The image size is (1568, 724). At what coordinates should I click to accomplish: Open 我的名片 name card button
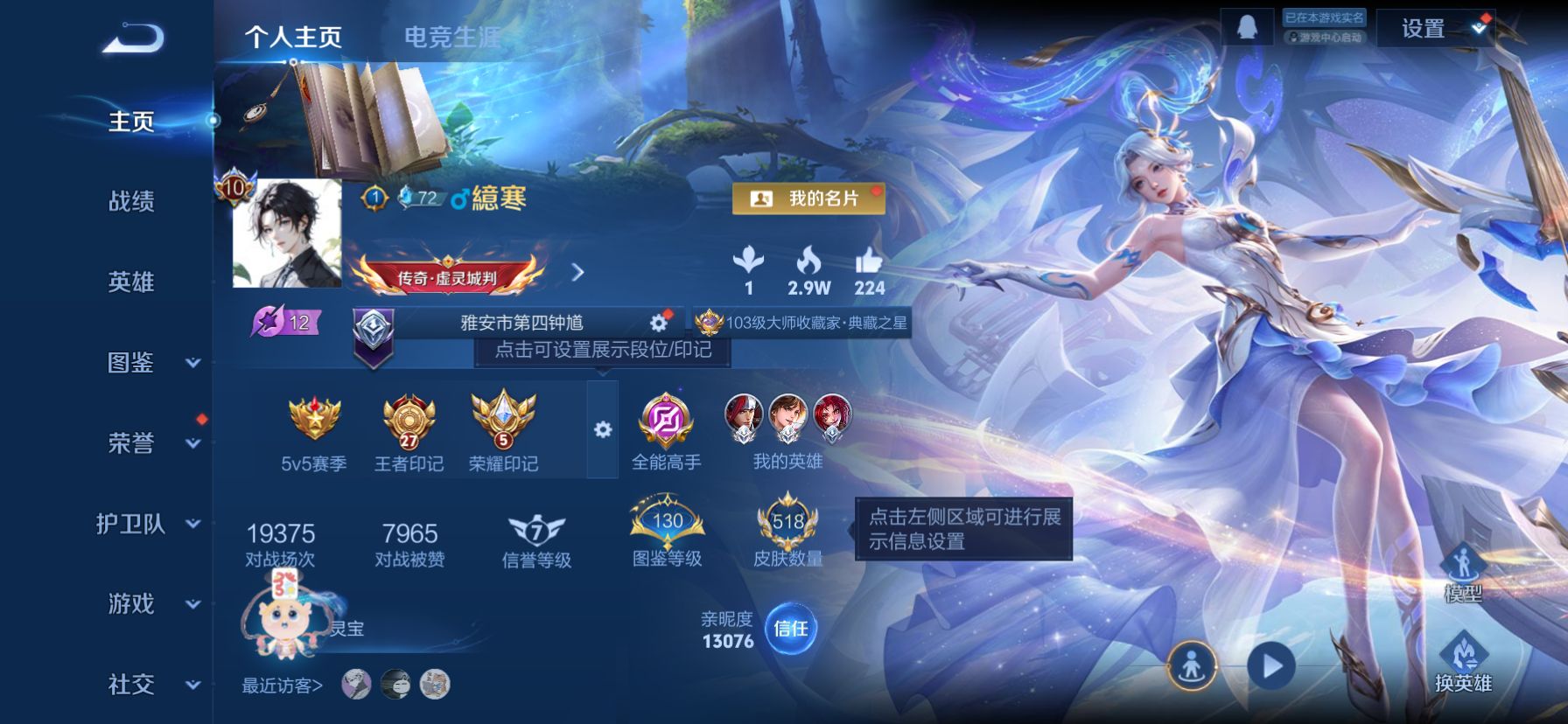pyautogui.click(x=809, y=198)
